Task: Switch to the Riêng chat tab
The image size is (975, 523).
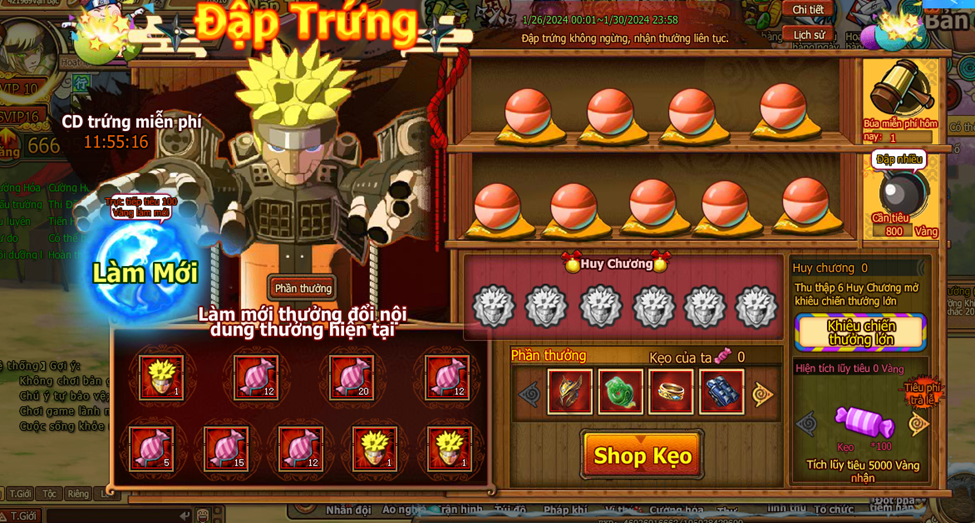Action: pyautogui.click(x=78, y=494)
